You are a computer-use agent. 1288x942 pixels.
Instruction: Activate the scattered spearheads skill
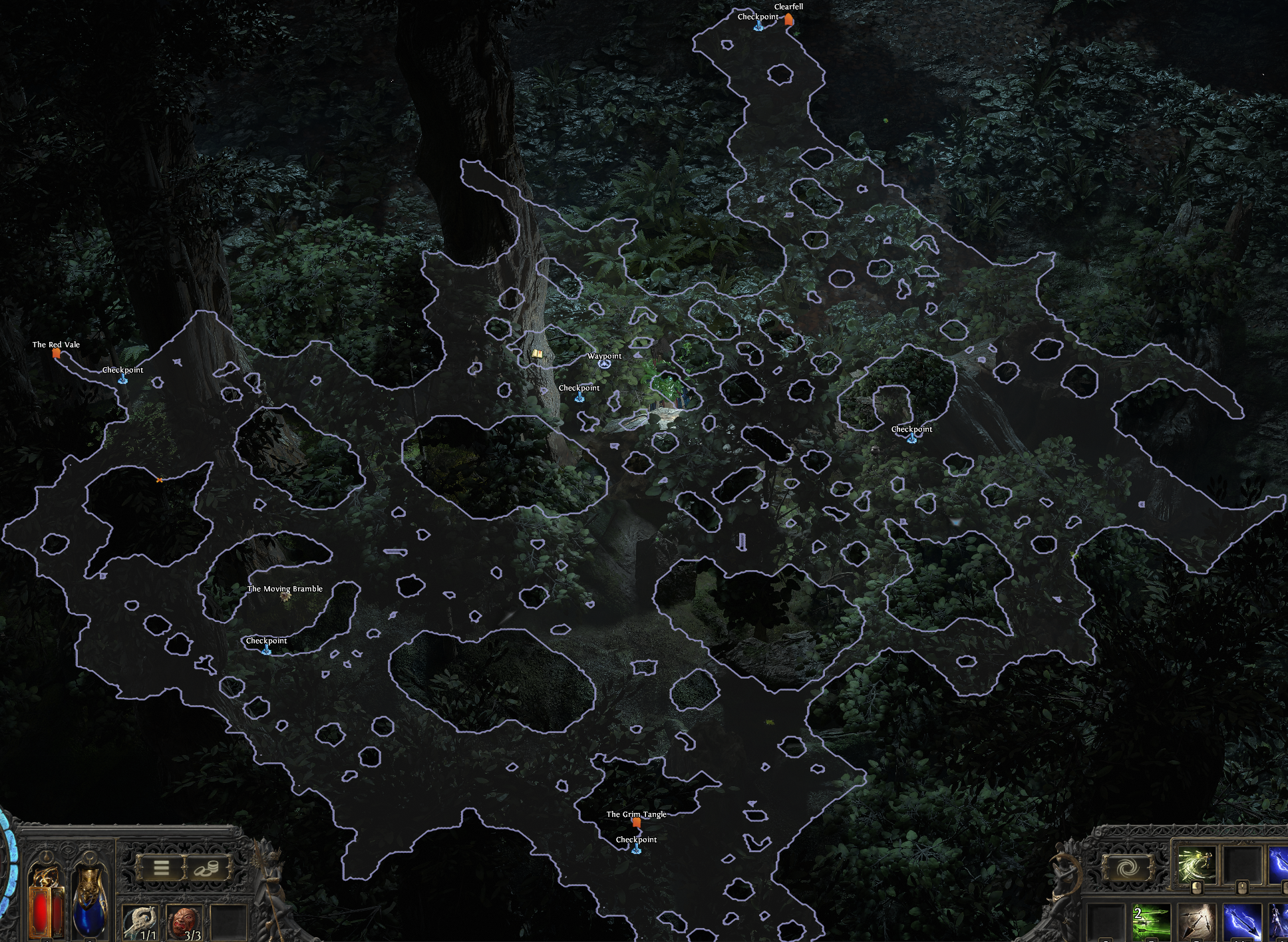pyautogui.click(x=1197, y=923)
